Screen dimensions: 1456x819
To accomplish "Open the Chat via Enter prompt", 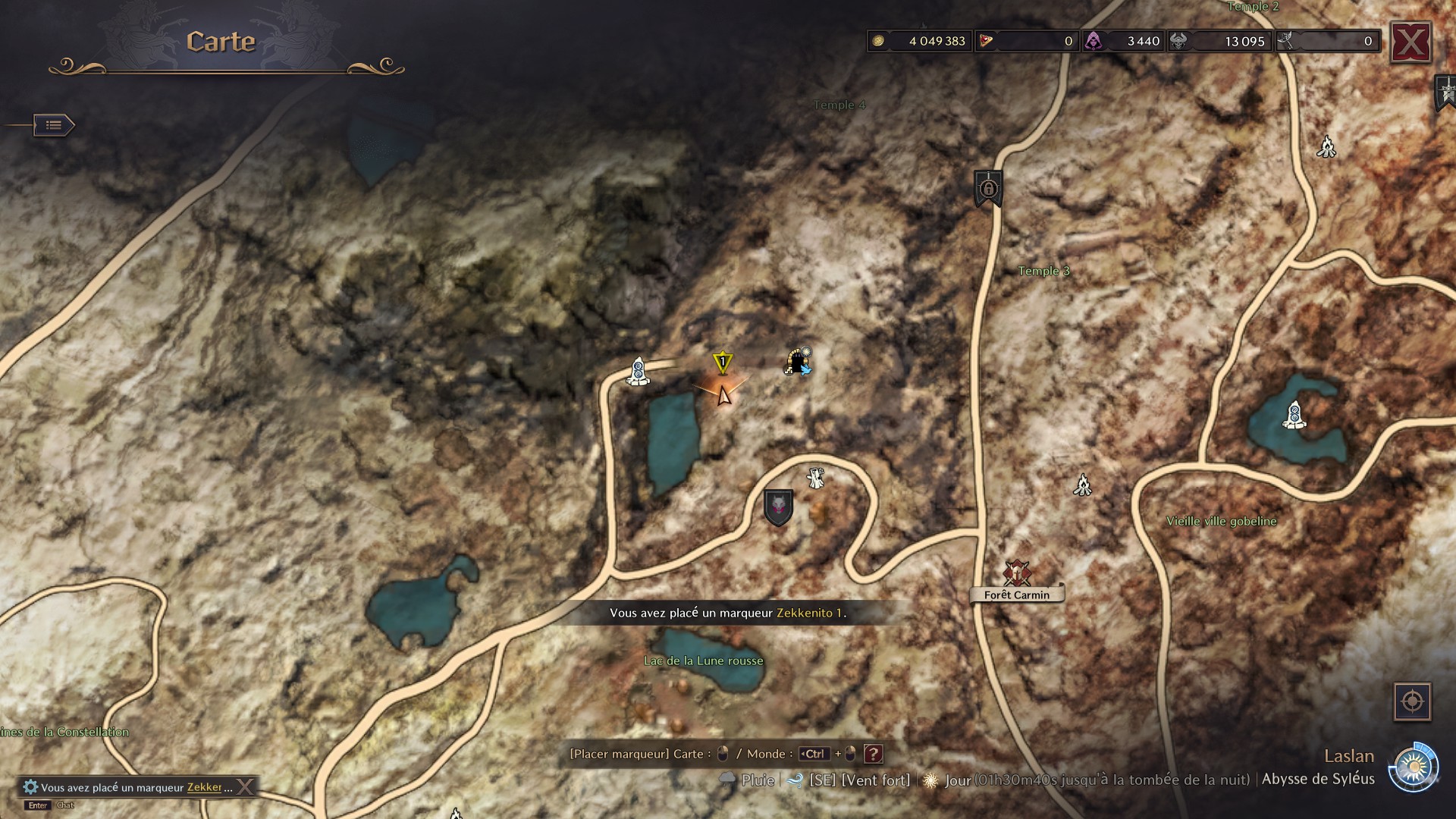I will 37,805.
